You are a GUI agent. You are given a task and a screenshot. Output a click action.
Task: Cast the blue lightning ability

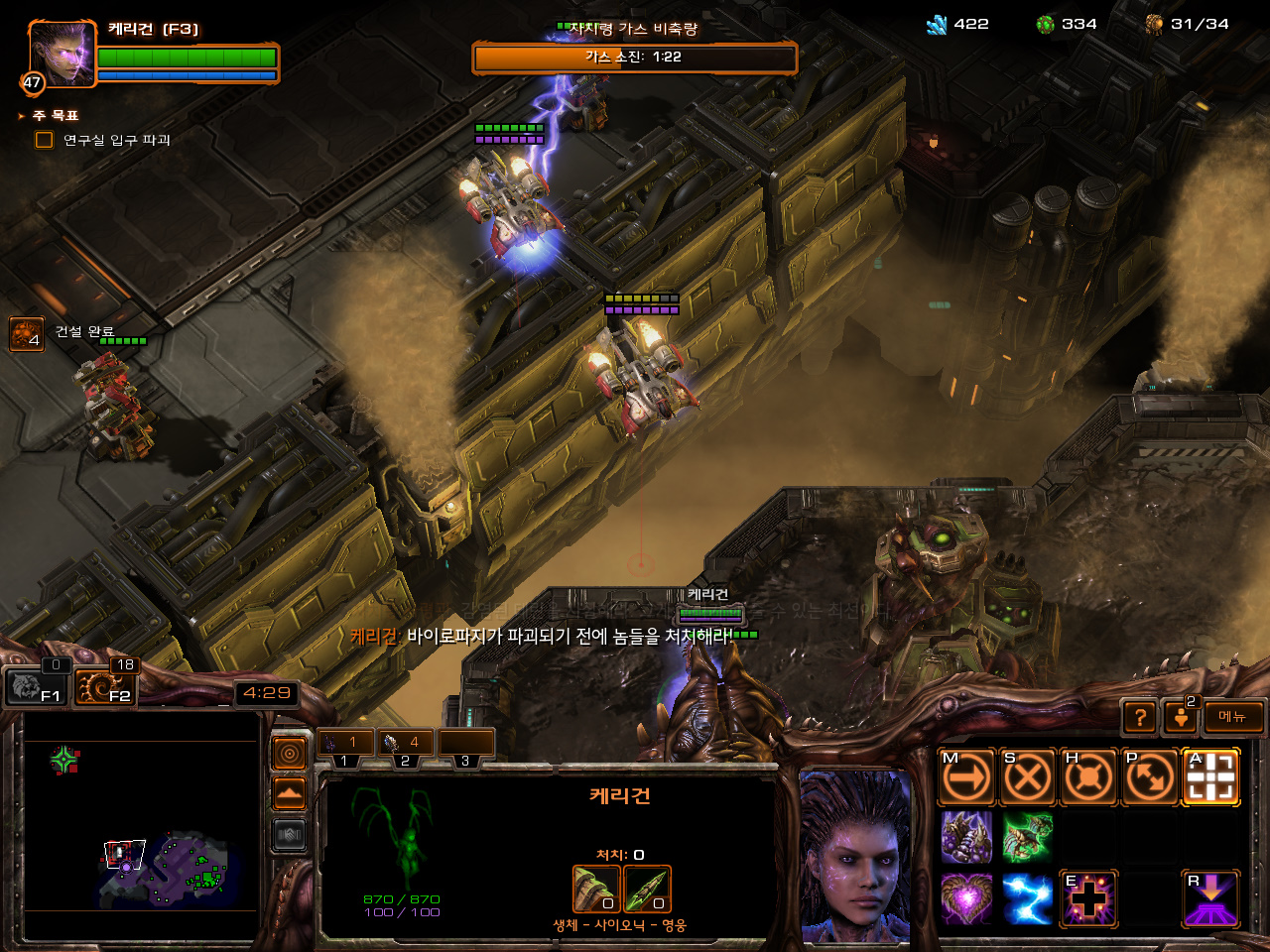coord(1027,898)
